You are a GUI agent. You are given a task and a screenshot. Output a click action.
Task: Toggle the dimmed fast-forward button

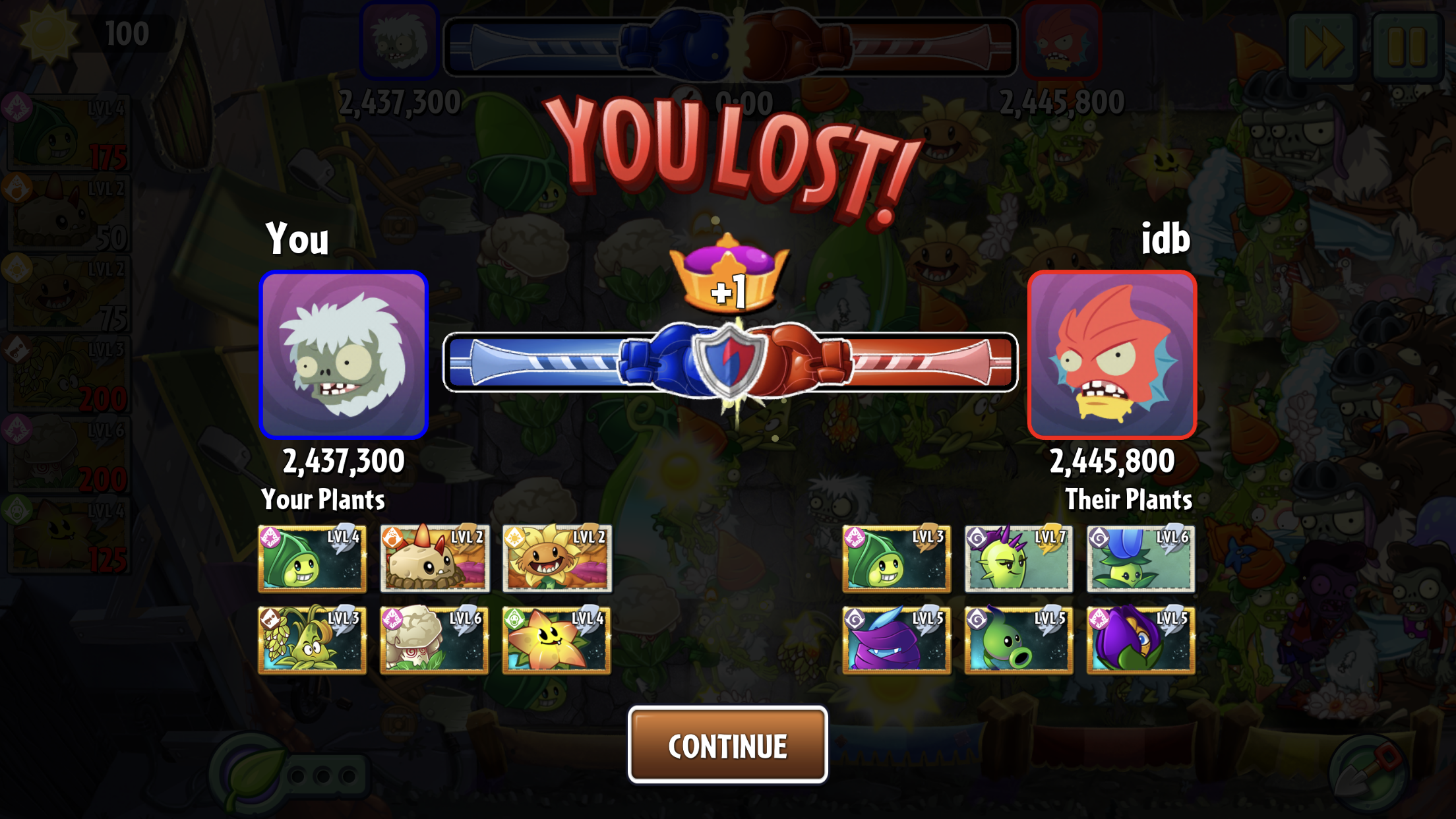pos(1322,46)
